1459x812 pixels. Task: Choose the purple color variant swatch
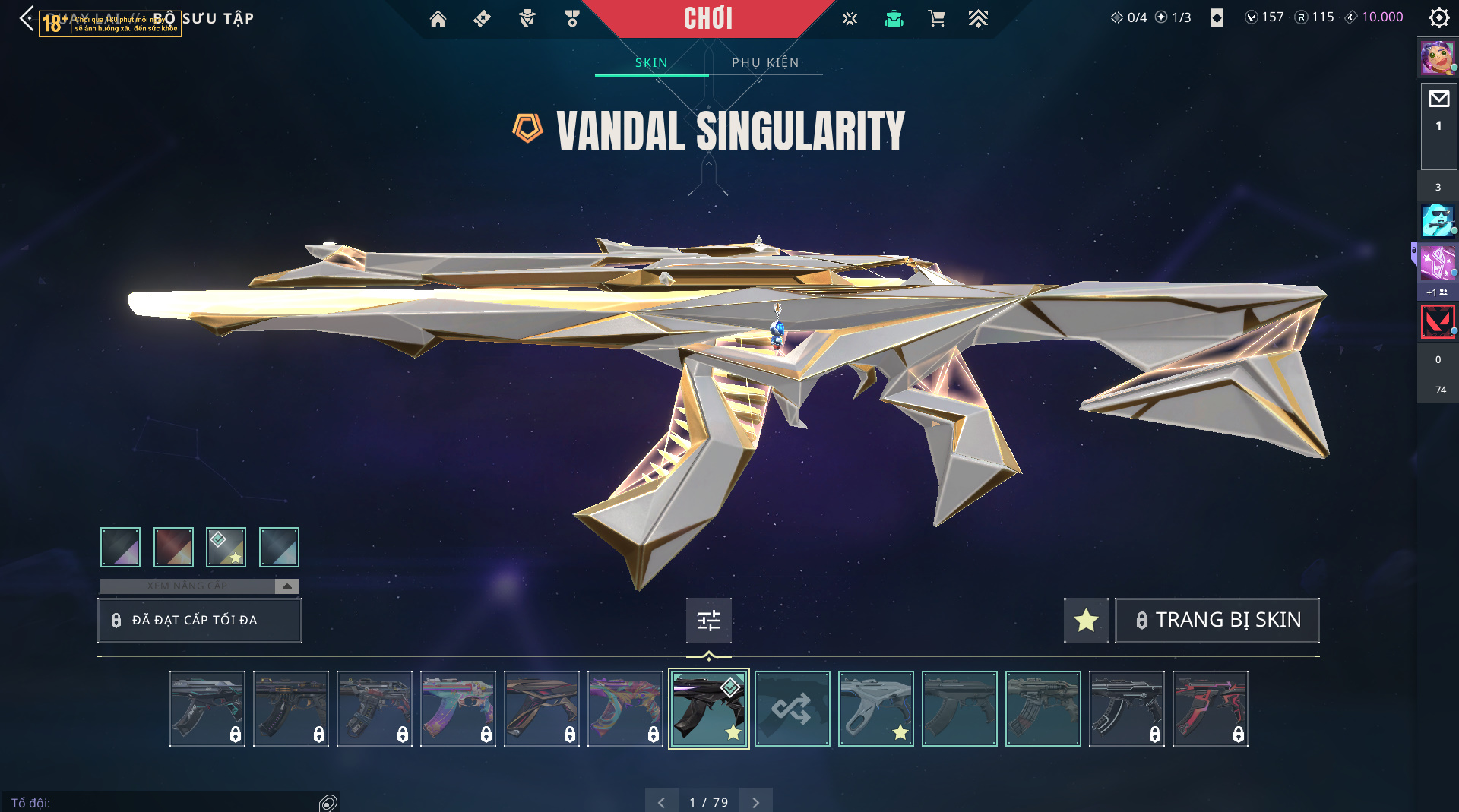pos(120,547)
